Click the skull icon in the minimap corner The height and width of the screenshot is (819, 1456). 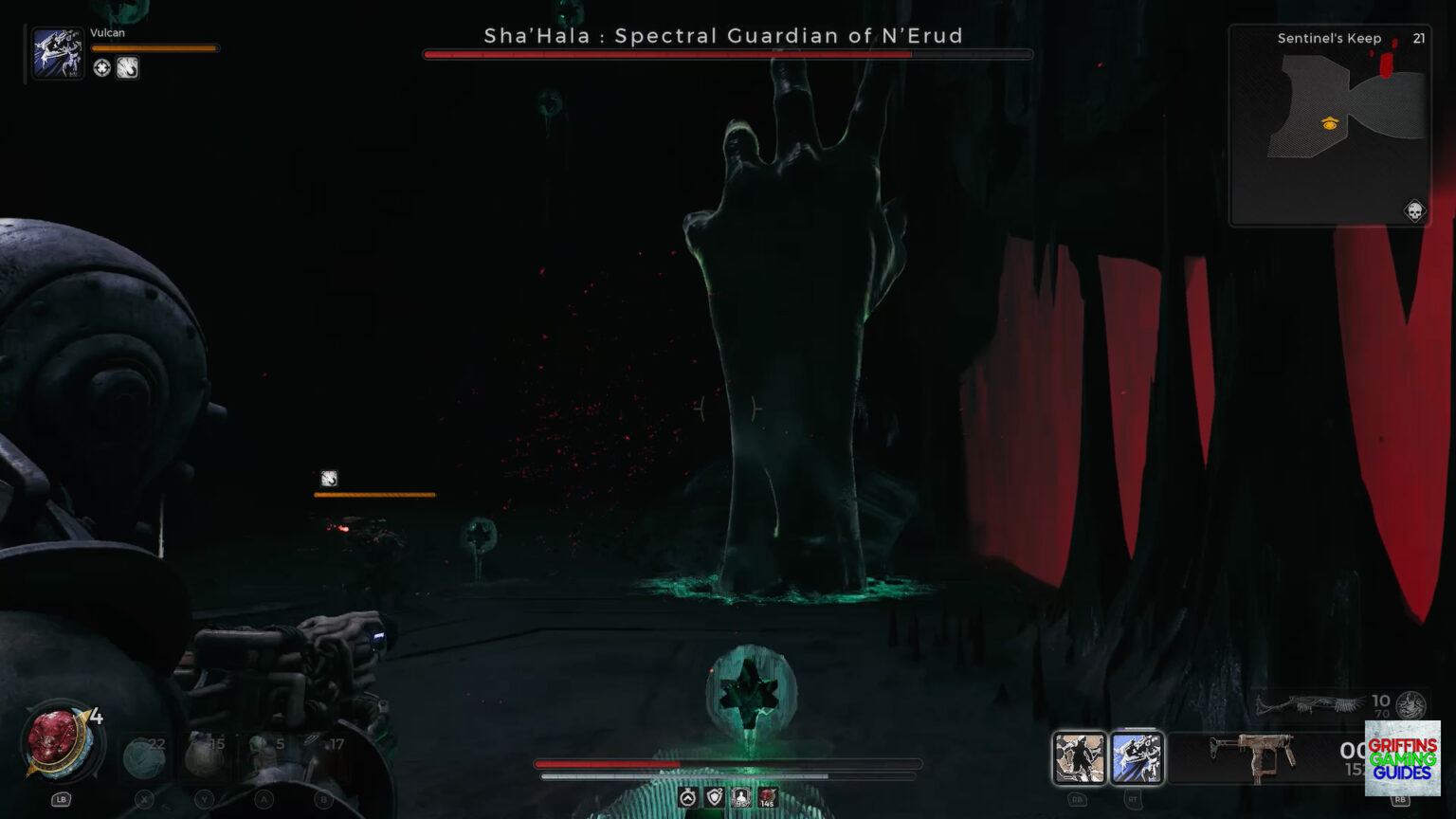[1412, 211]
